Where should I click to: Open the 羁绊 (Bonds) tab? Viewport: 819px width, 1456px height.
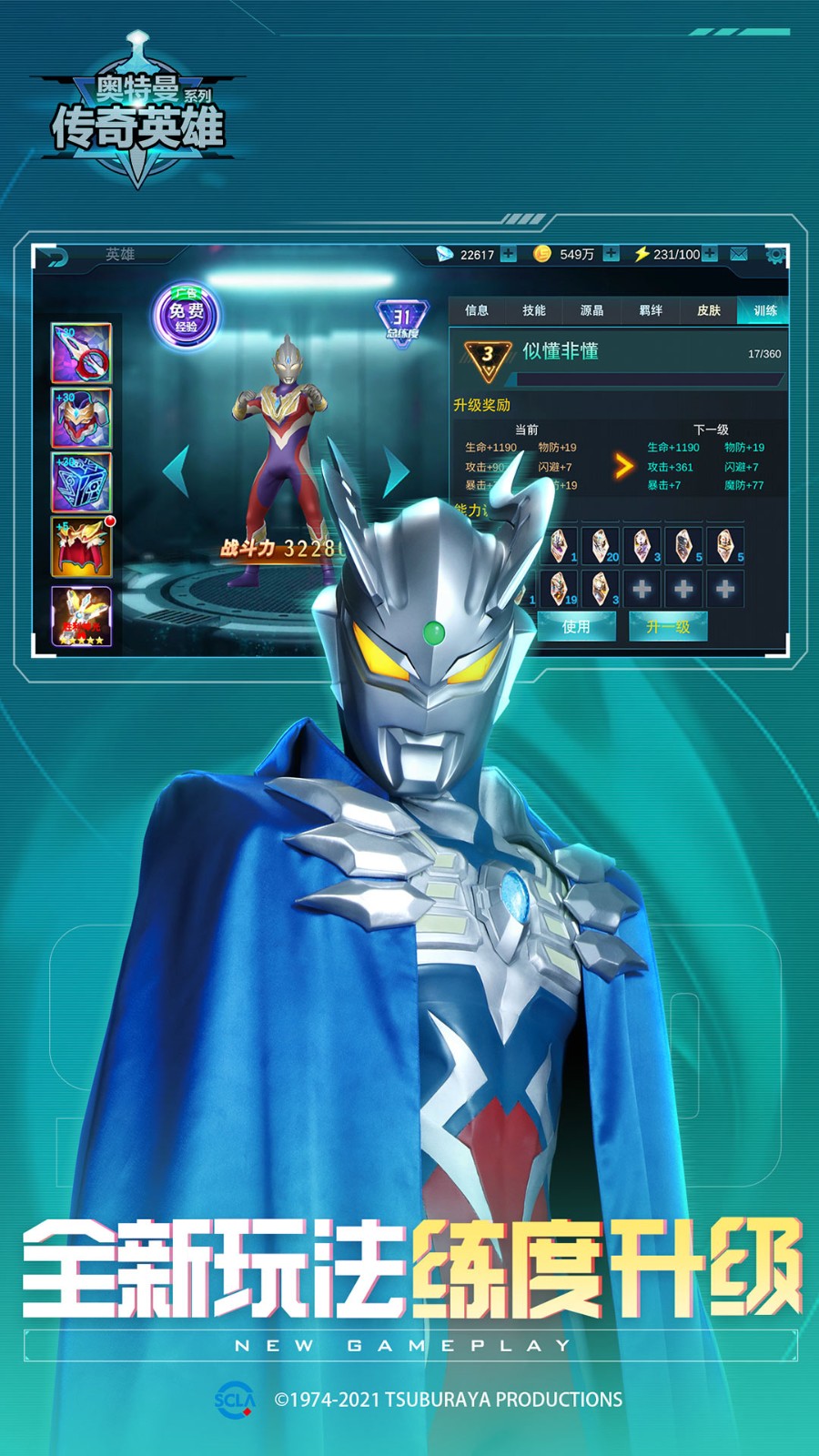650,310
